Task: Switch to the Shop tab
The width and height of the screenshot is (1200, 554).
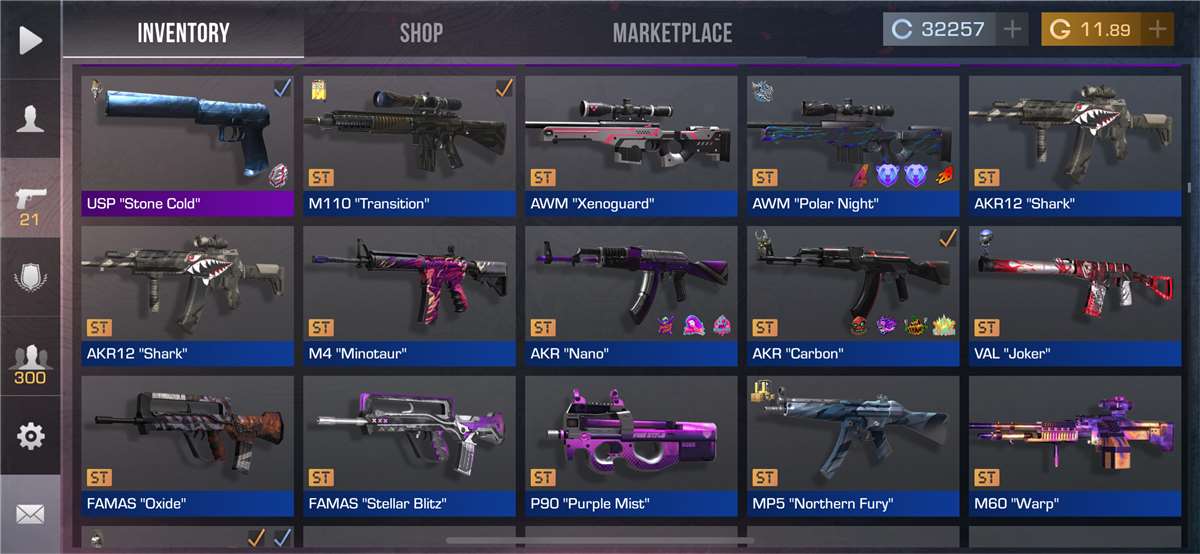Action: pos(421,32)
